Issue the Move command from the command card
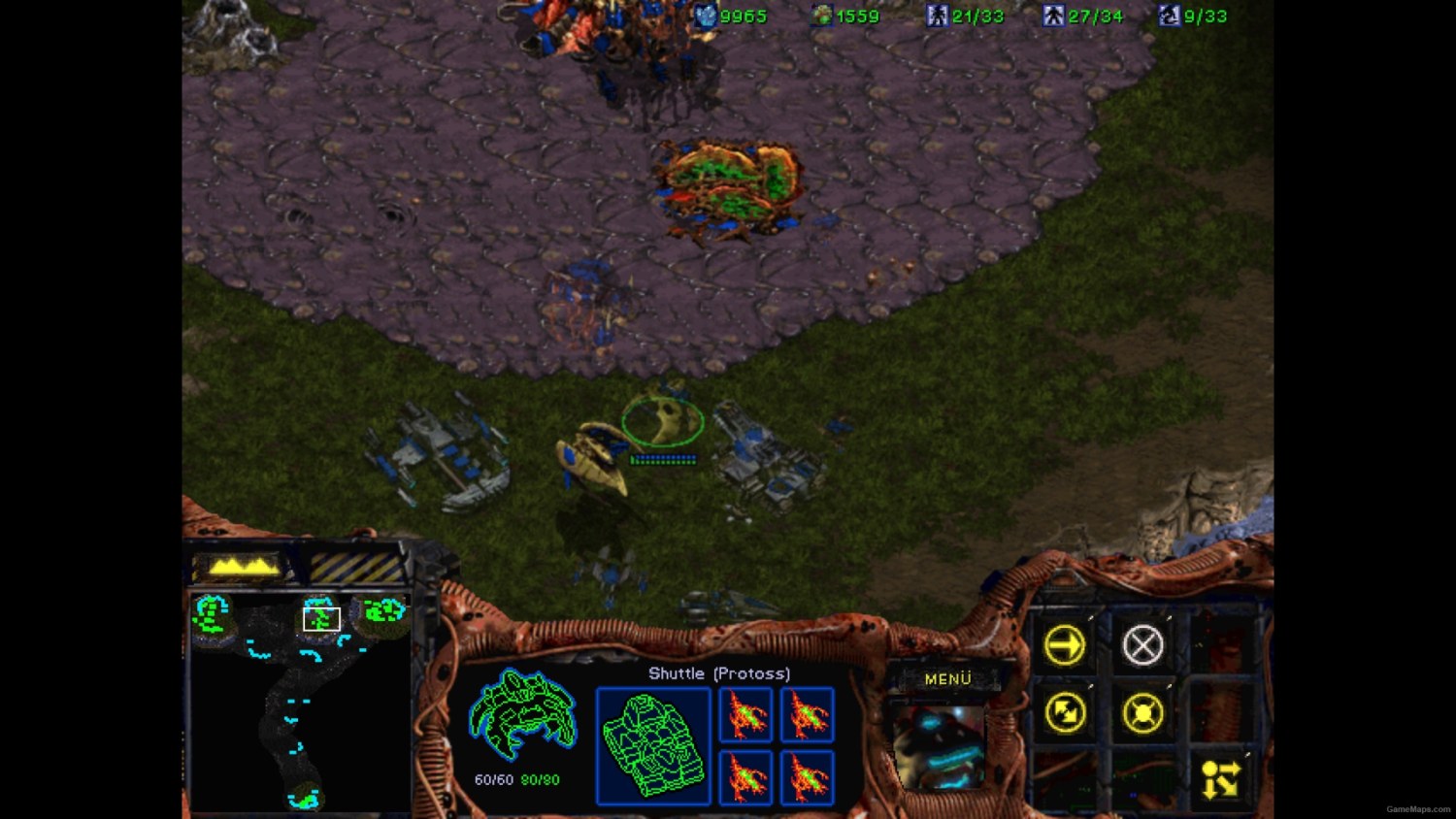The image size is (1456, 819). (x=1065, y=645)
